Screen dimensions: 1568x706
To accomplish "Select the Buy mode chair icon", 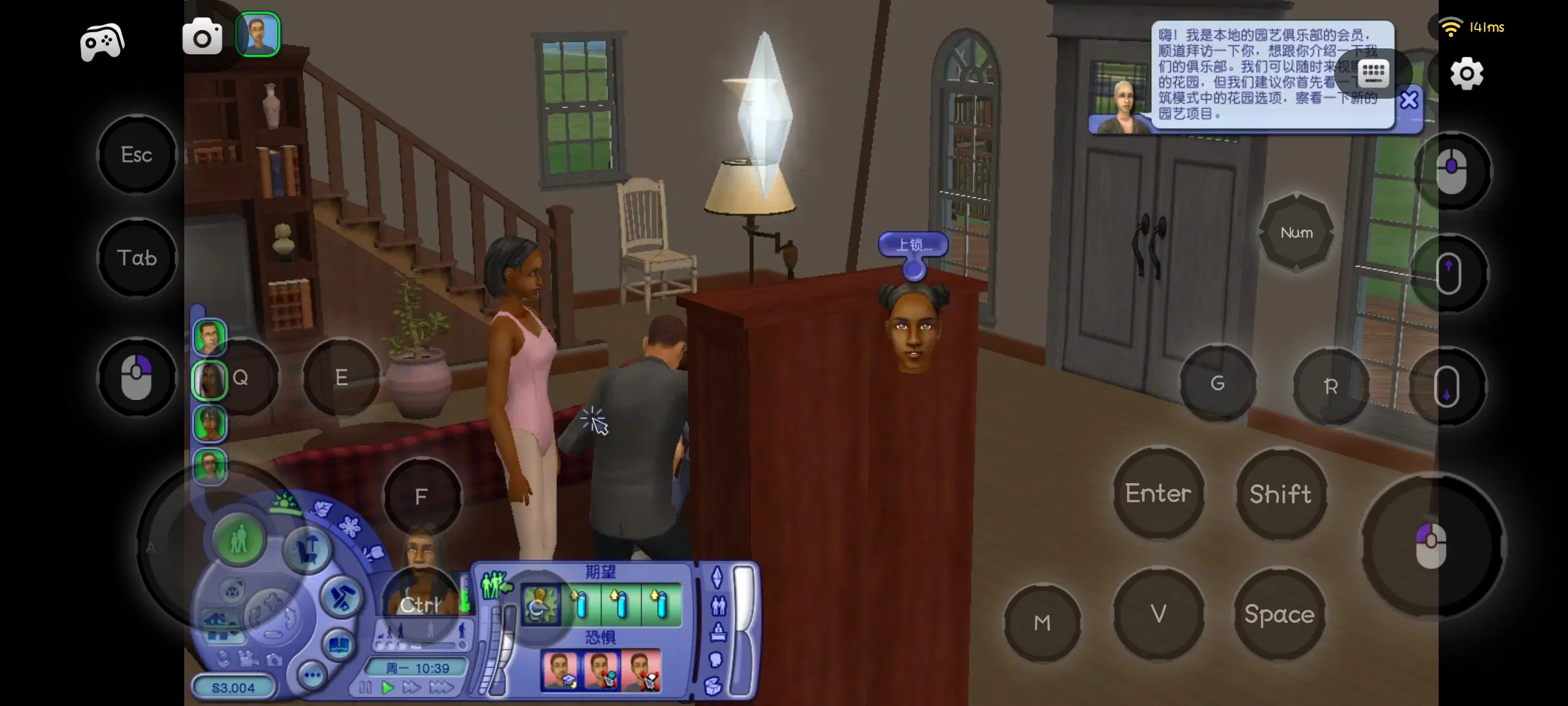I will click(306, 550).
